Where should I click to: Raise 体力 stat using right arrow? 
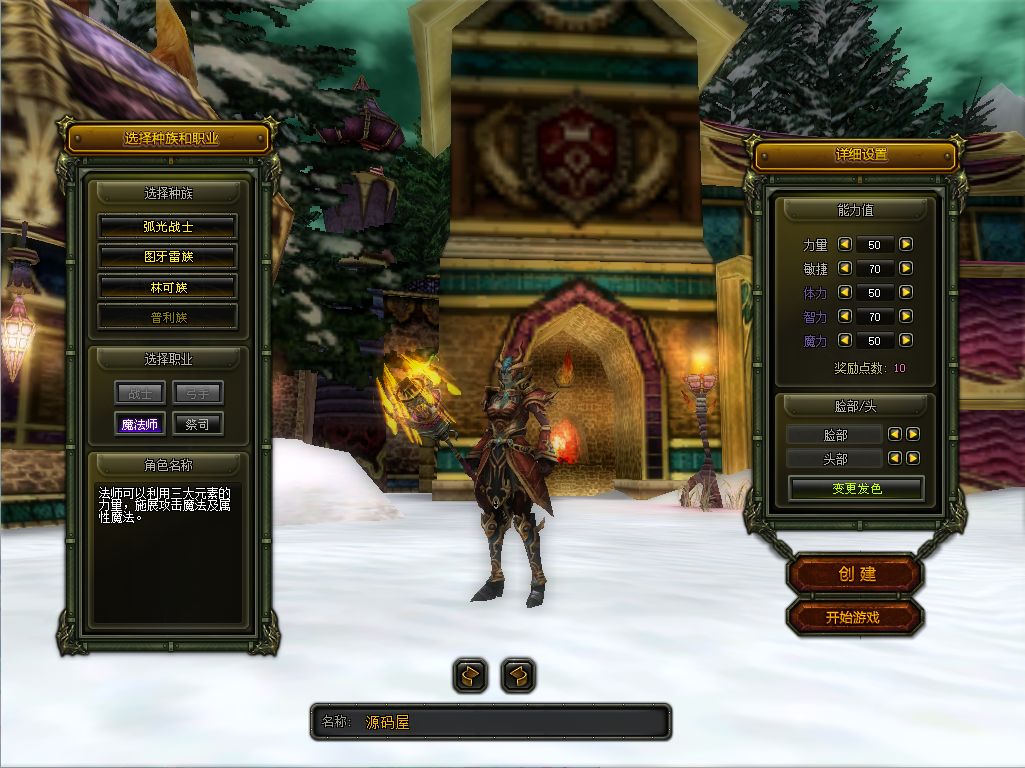point(906,292)
